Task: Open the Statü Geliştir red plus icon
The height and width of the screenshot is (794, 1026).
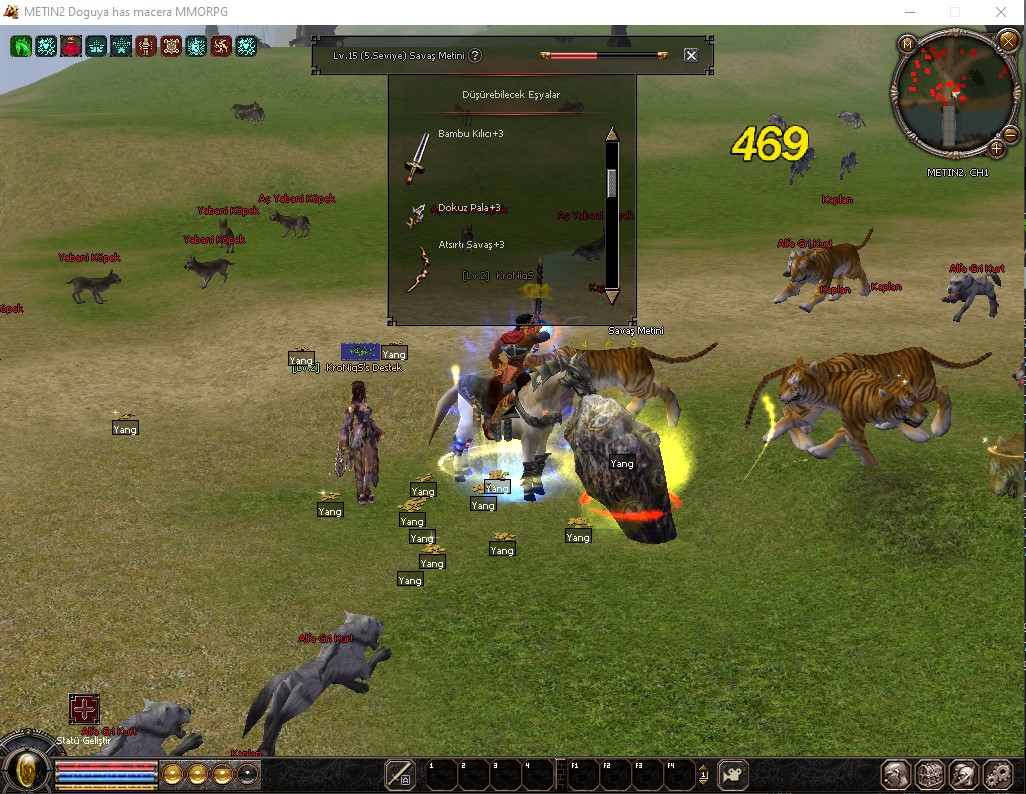Action: coord(84,709)
